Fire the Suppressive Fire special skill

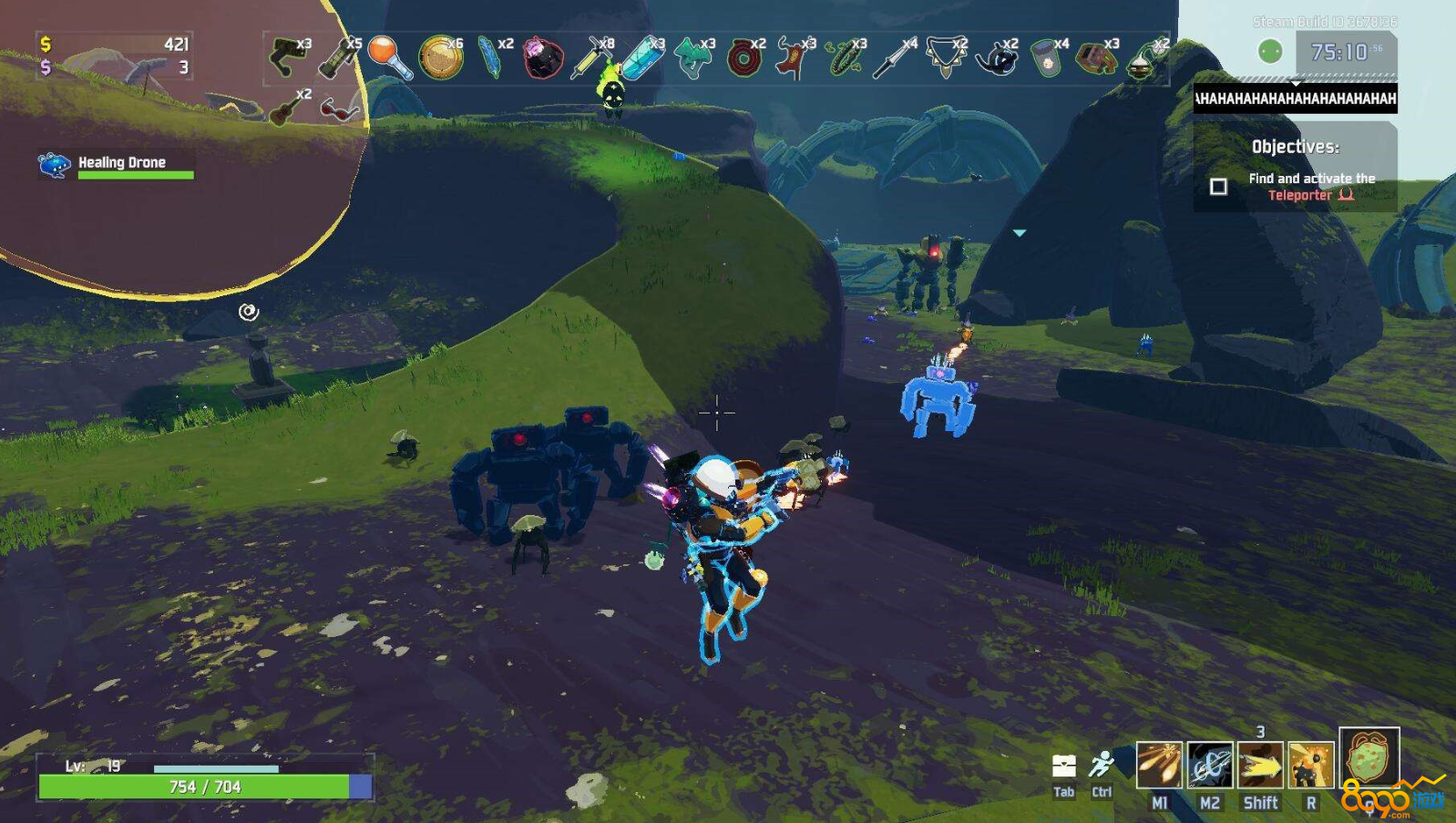point(1310,764)
